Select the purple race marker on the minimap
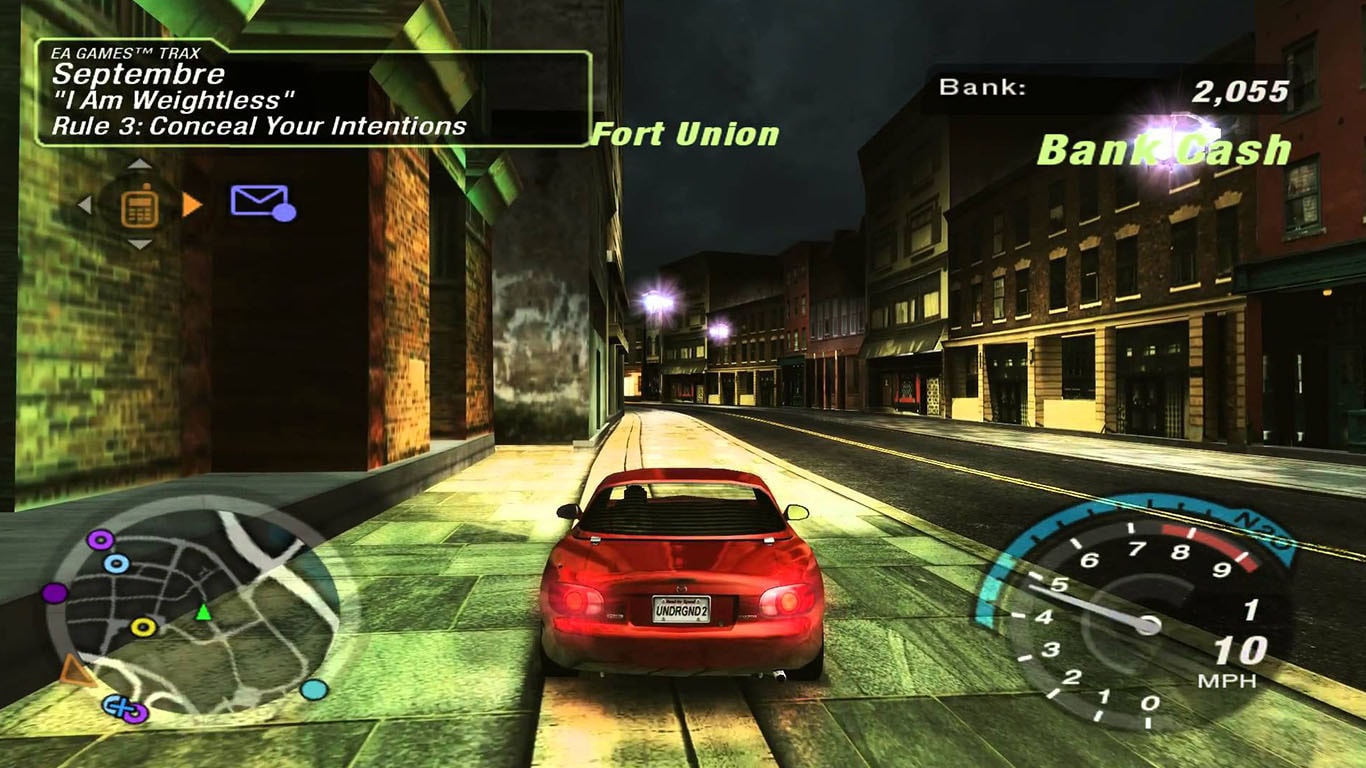Screen dimensions: 1366x768 [x=99, y=539]
